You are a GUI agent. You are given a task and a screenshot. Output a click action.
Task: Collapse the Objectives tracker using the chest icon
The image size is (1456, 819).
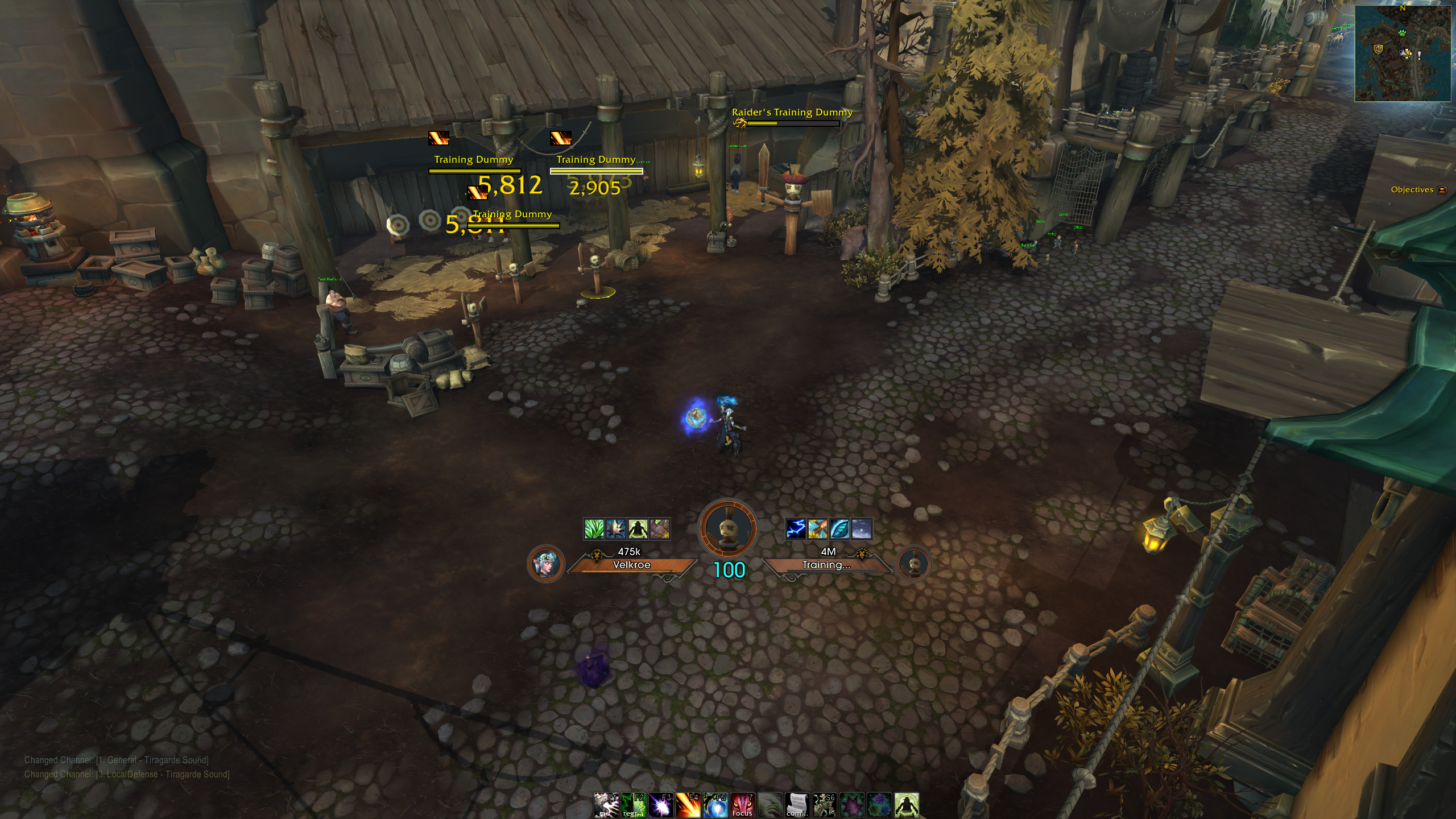coord(1441,190)
